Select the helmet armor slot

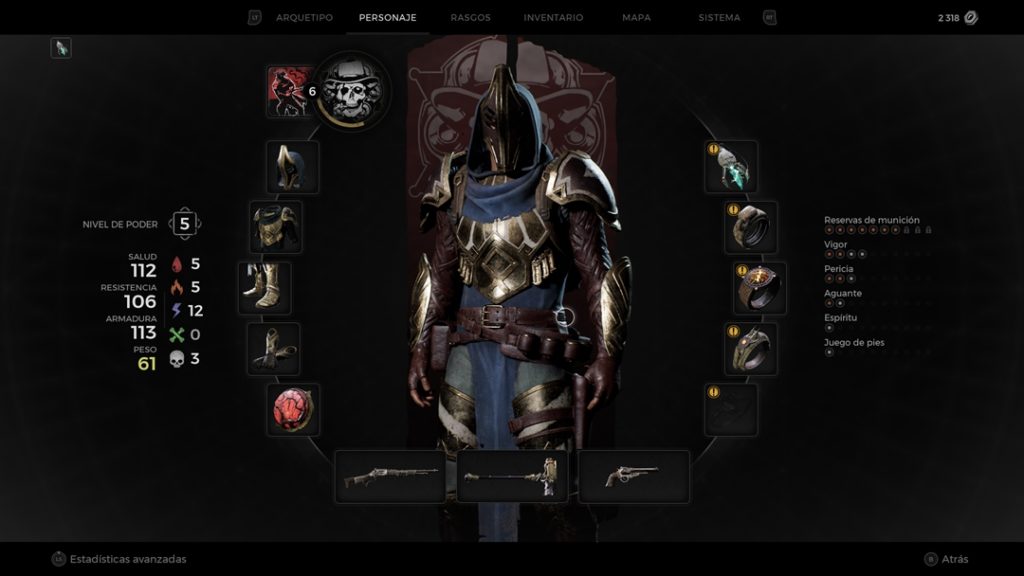coord(292,167)
